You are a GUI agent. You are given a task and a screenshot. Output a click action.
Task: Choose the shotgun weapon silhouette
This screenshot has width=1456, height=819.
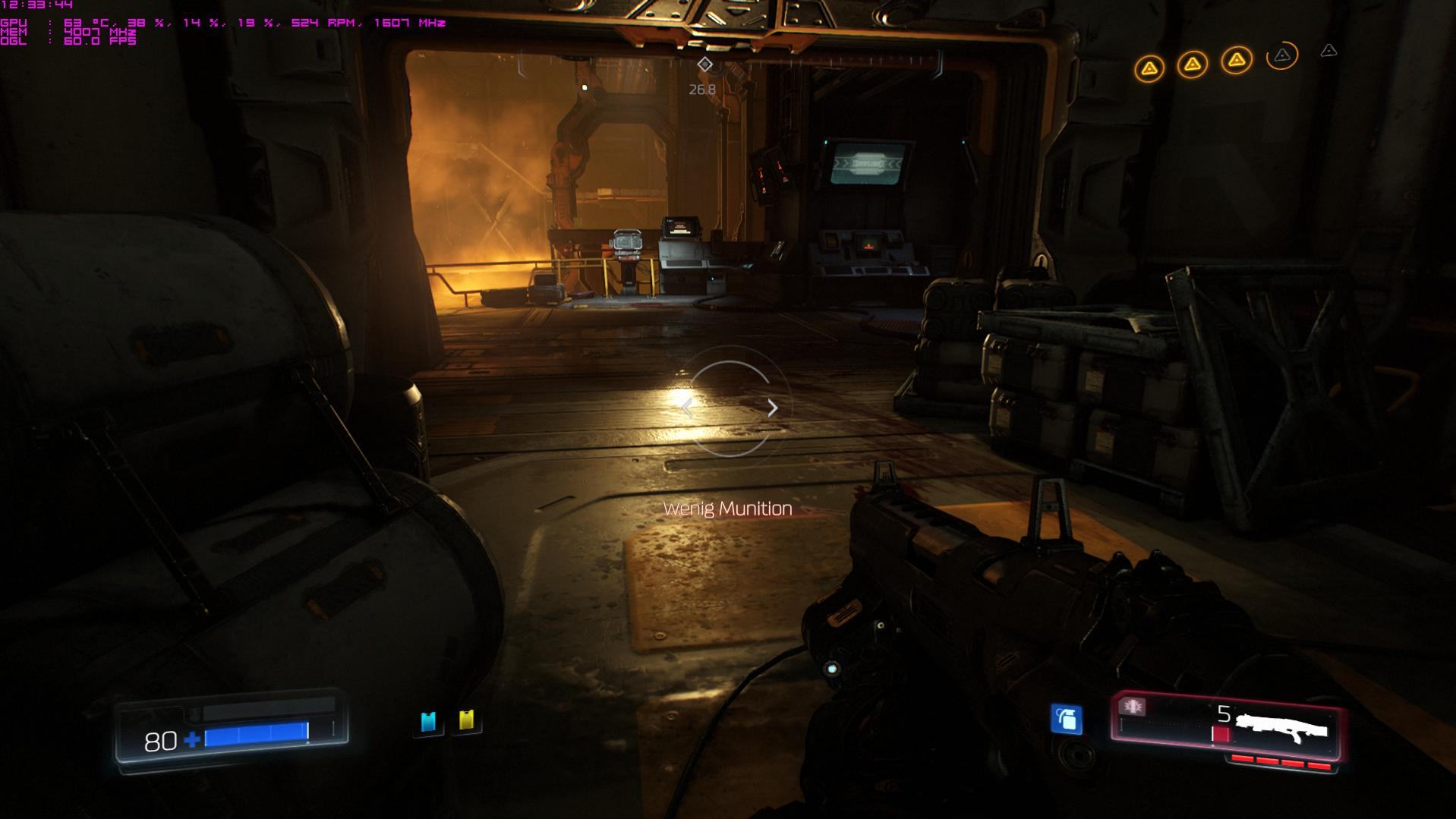click(x=1281, y=729)
